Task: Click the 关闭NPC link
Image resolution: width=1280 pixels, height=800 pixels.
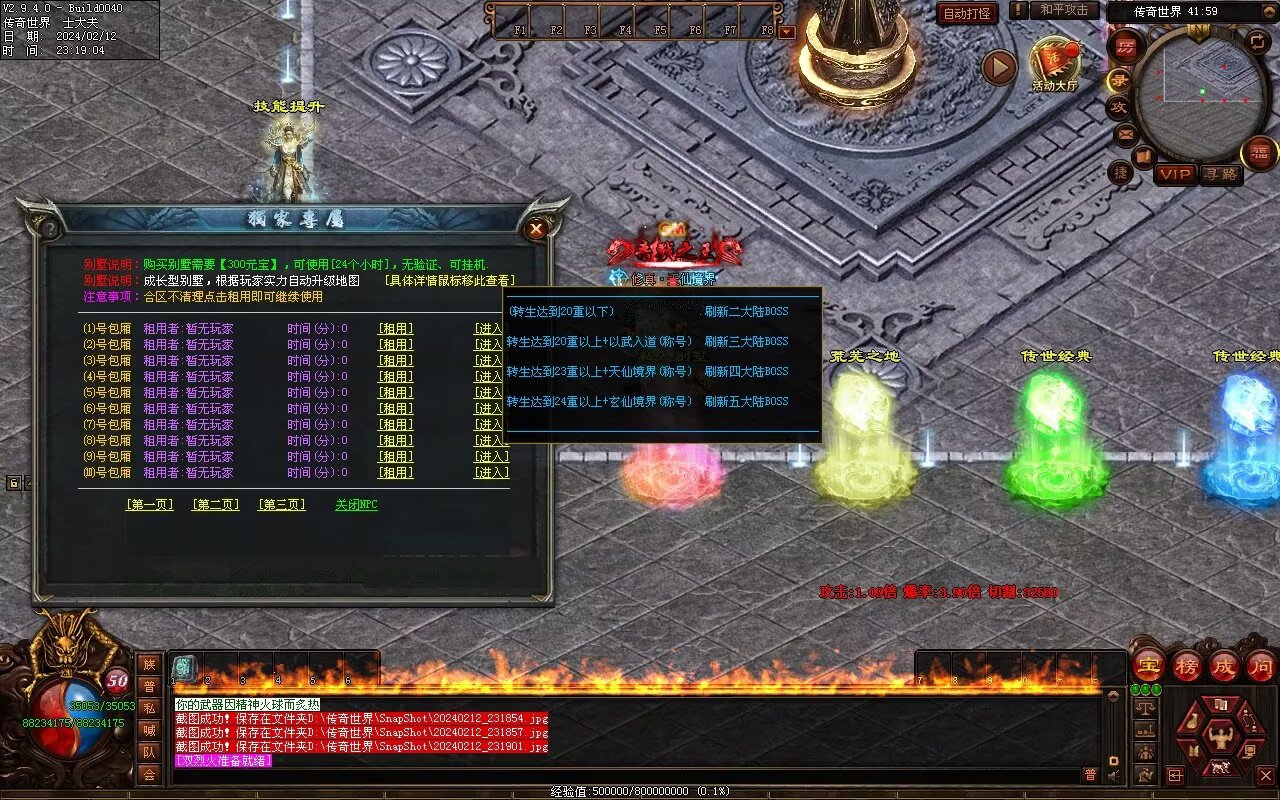Action: (x=356, y=505)
